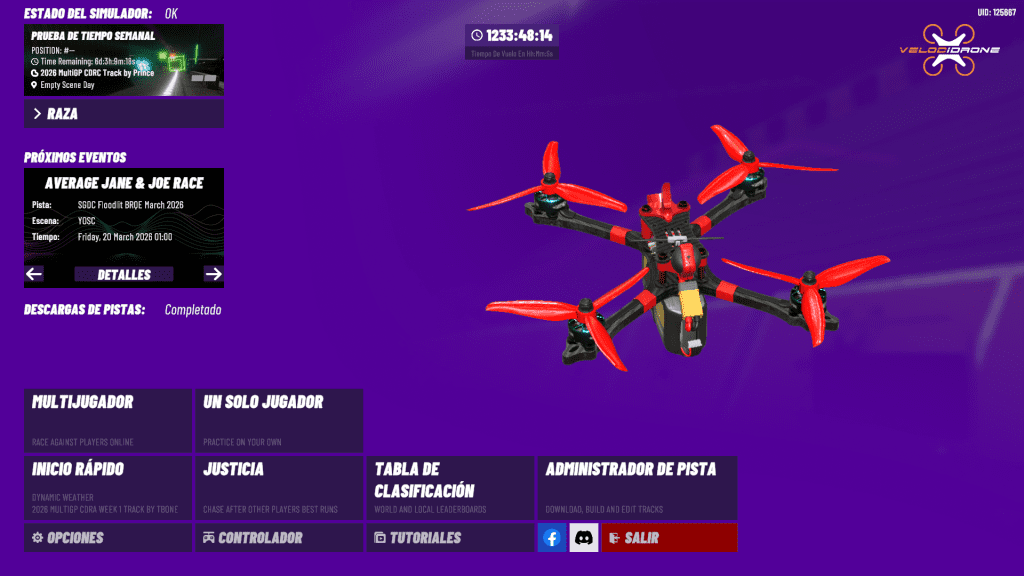This screenshot has width=1024, height=576.
Task: Advance to next event with right arrow
Action: (213, 274)
